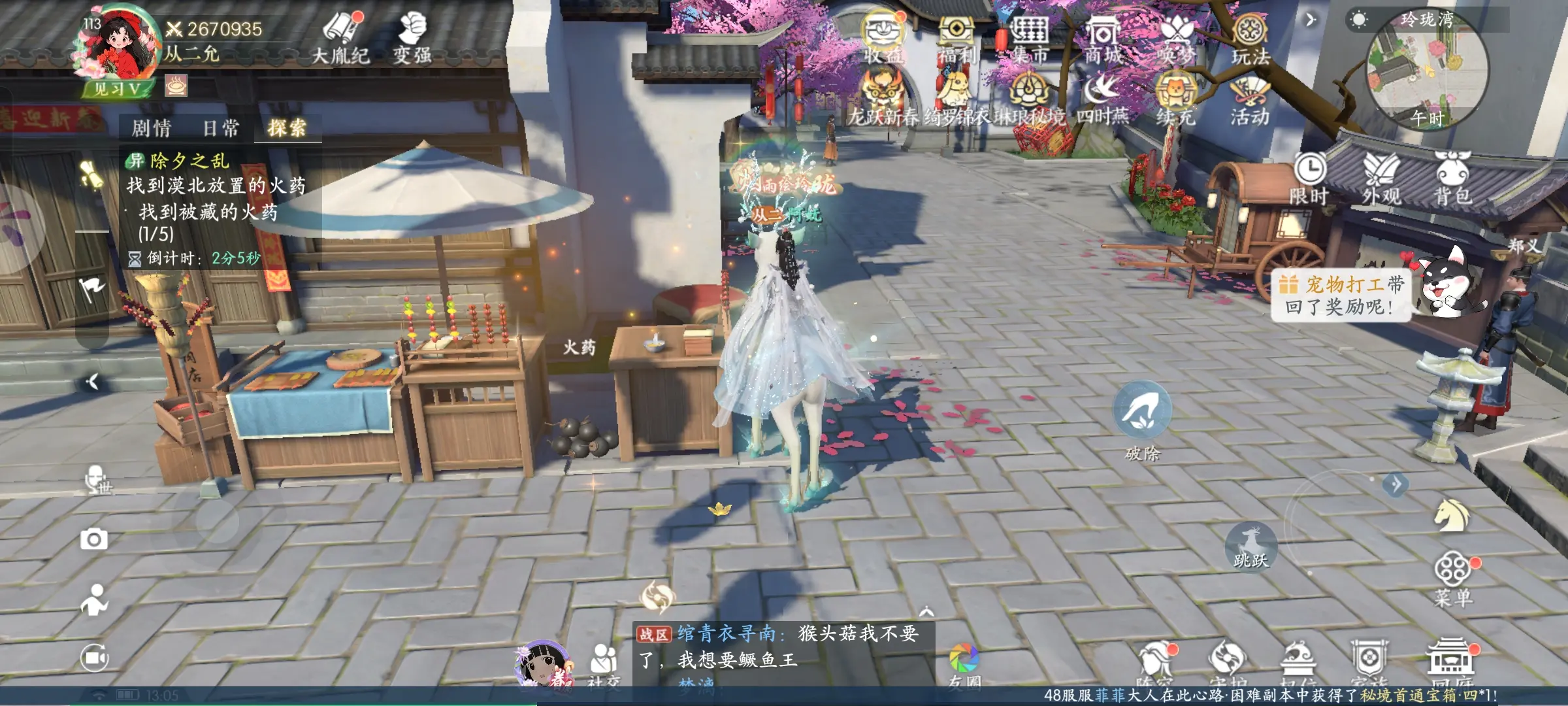Switch to the 日常 quest tab
Screen dimensions: 1568x706
pyautogui.click(x=221, y=127)
